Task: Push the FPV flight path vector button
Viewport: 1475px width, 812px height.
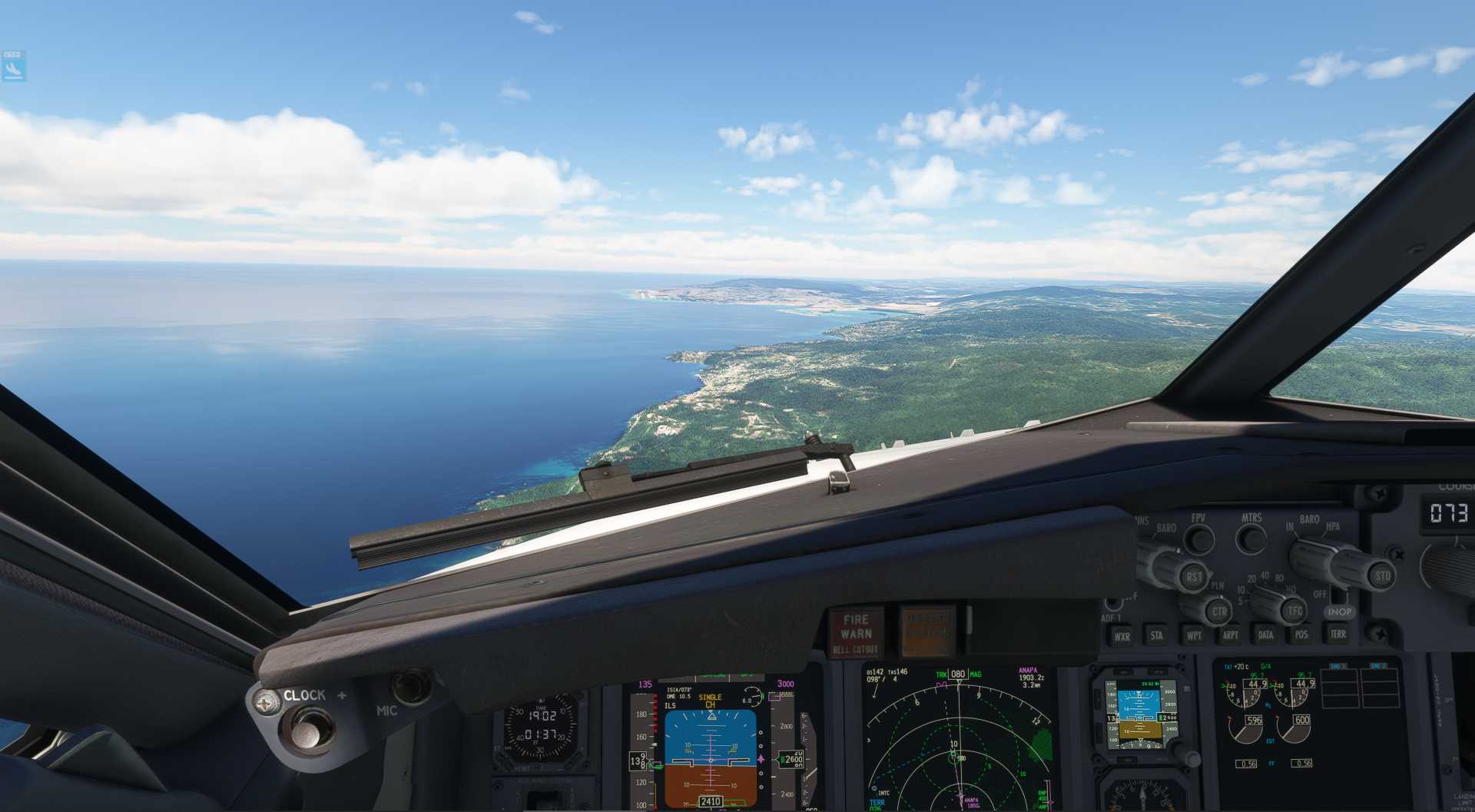Action: (1198, 539)
